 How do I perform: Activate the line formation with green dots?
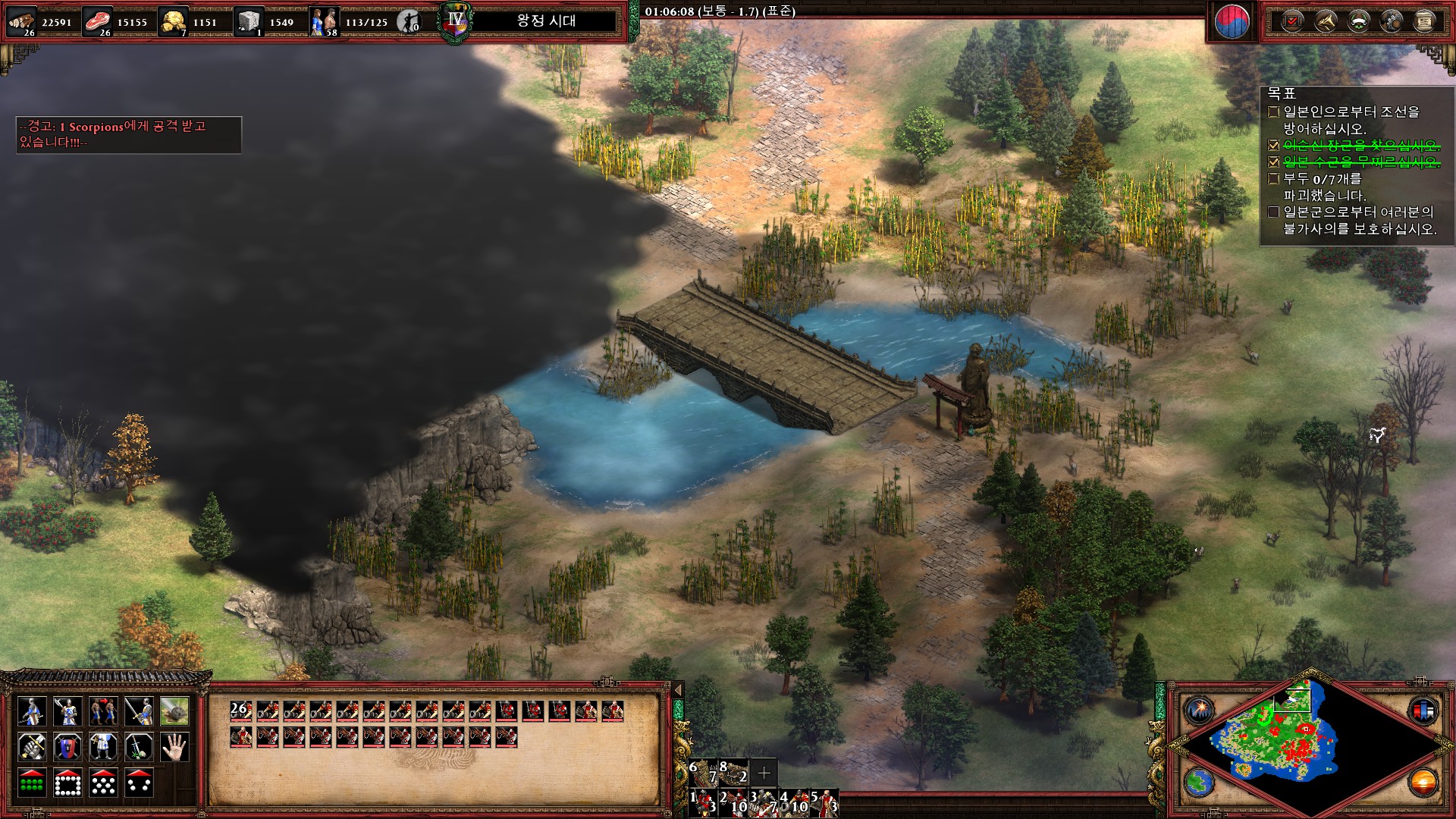coord(31,783)
